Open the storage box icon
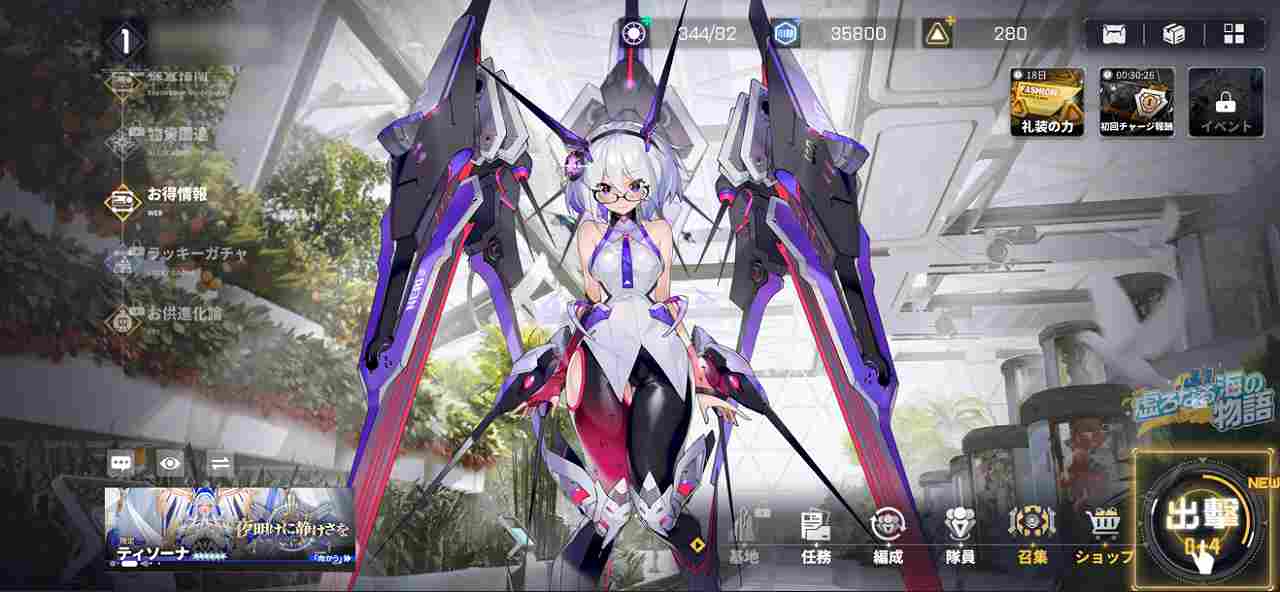The height and width of the screenshot is (592, 1280). pos(1174,34)
